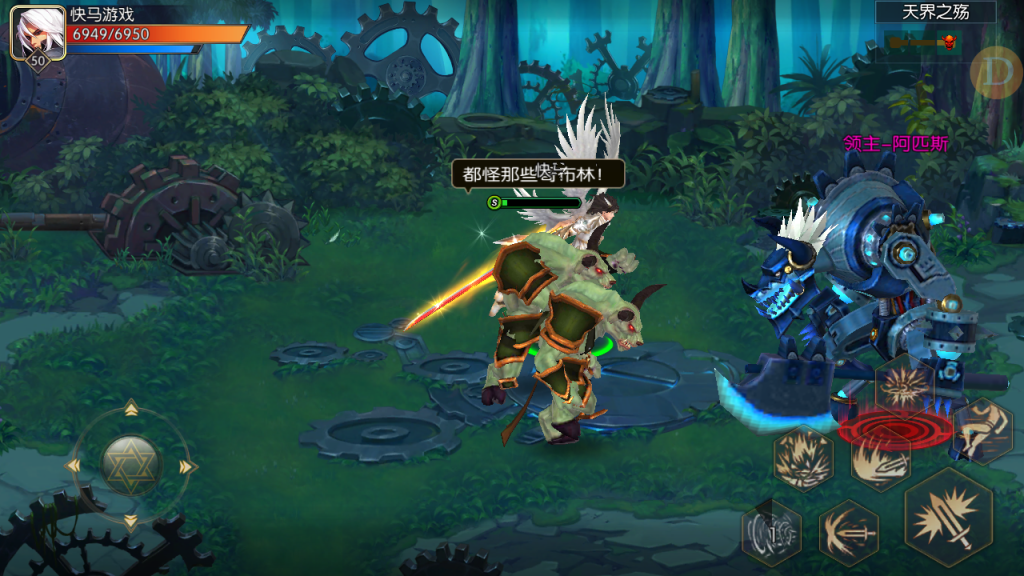Activate the flaming sword slash skill
Image resolution: width=1024 pixels, height=576 pixels.
880,460
